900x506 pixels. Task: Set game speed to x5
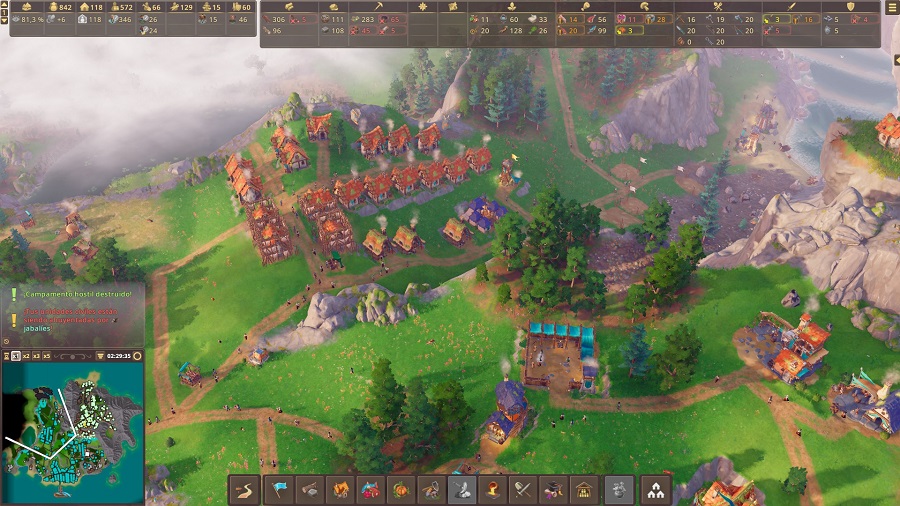click(x=47, y=356)
